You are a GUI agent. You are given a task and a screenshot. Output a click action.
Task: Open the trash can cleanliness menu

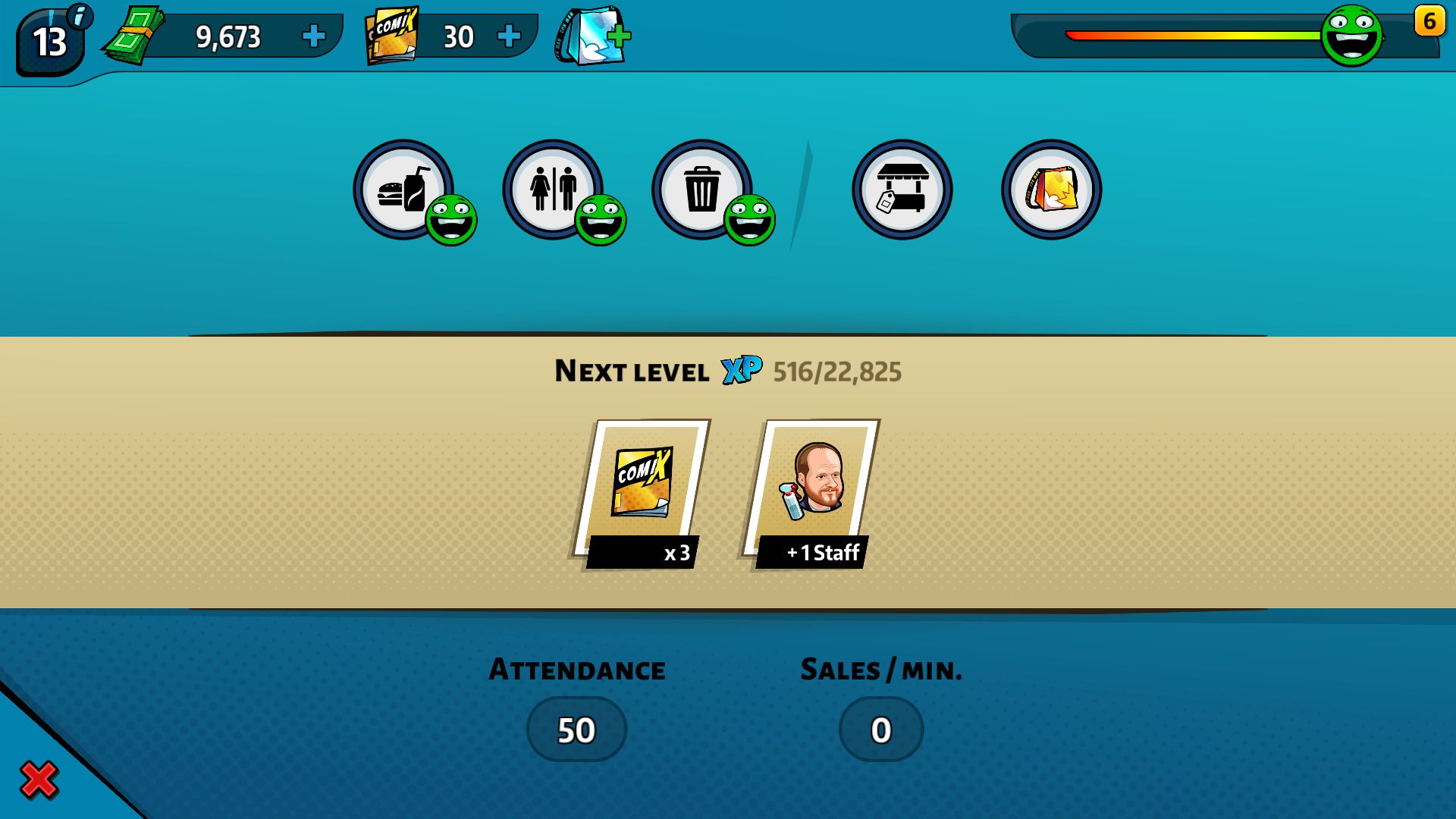tap(701, 188)
